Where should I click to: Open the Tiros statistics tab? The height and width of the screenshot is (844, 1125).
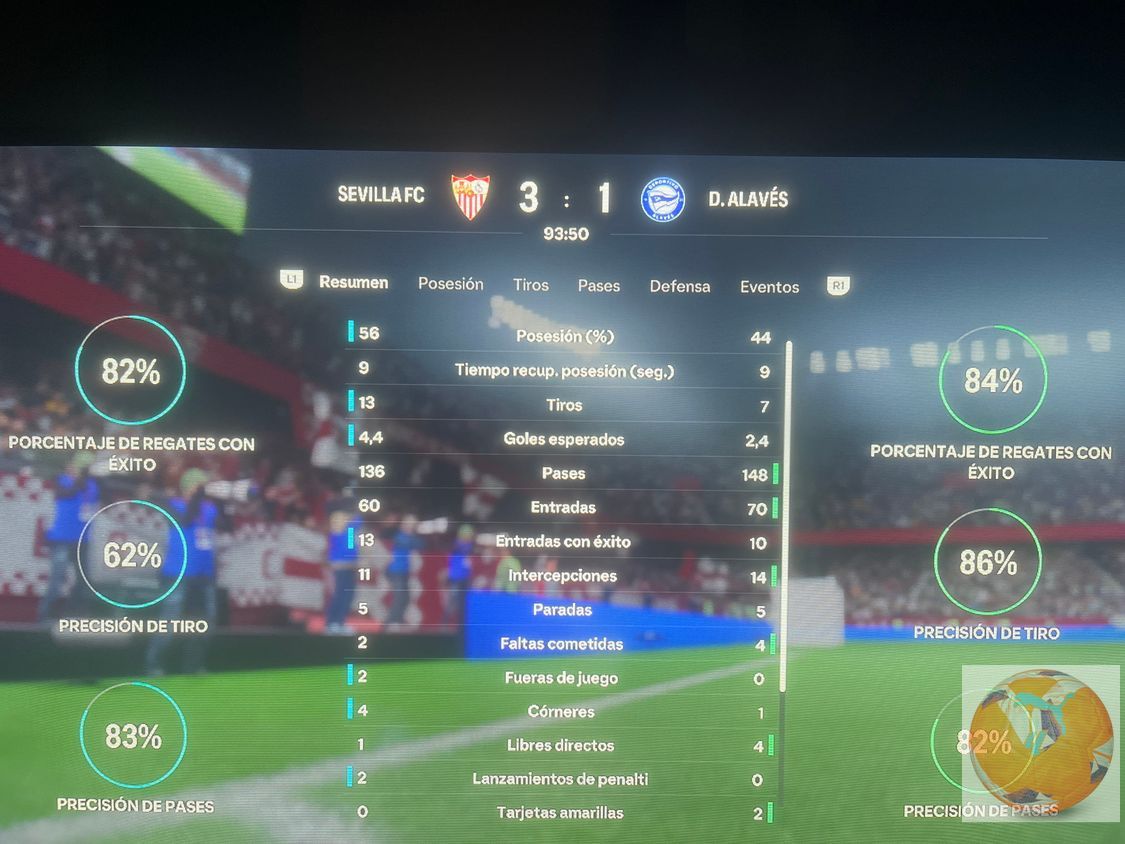click(x=530, y=285)
